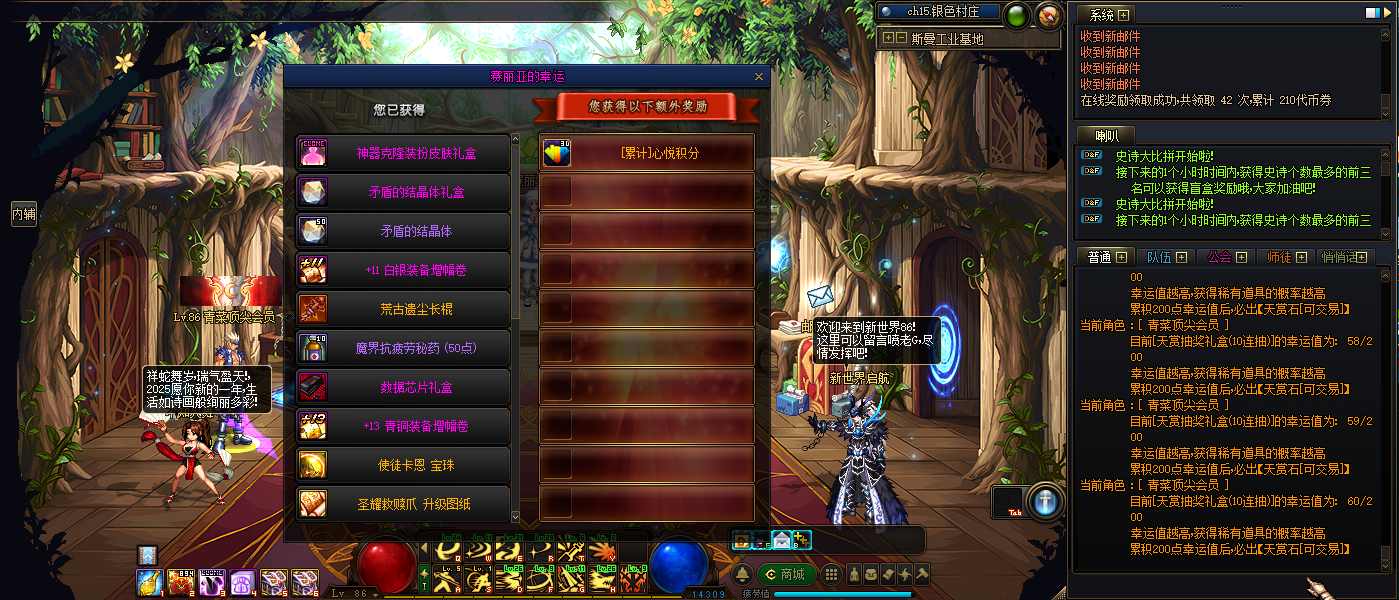Select the 矛盾的结晶体礼盒 reward row
Image resolution: width=1399 pixels, height=600 pixels.
(403, 192)
